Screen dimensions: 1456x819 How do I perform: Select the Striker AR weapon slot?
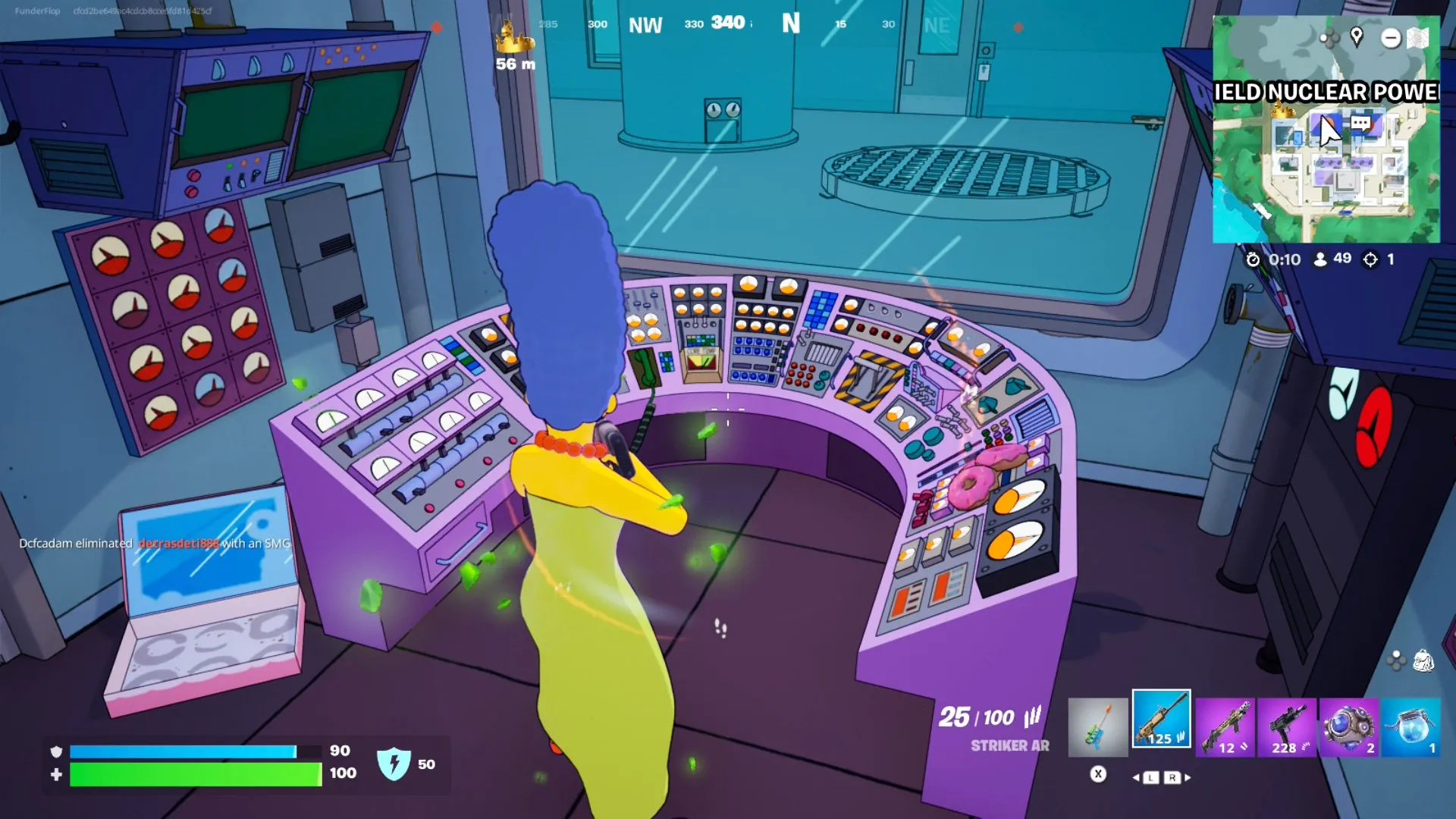point(1161,720)
